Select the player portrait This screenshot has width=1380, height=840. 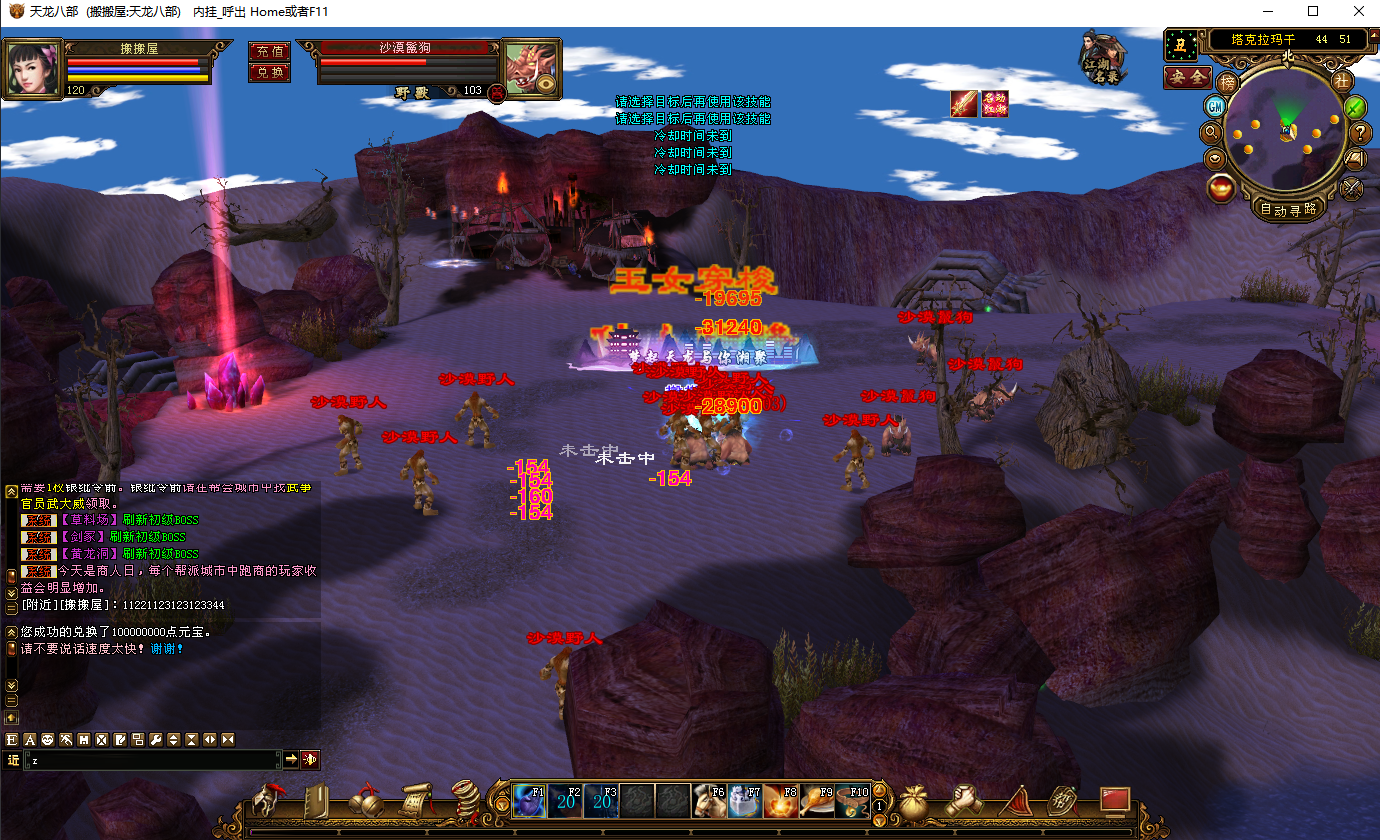click(x=33, y=68)
